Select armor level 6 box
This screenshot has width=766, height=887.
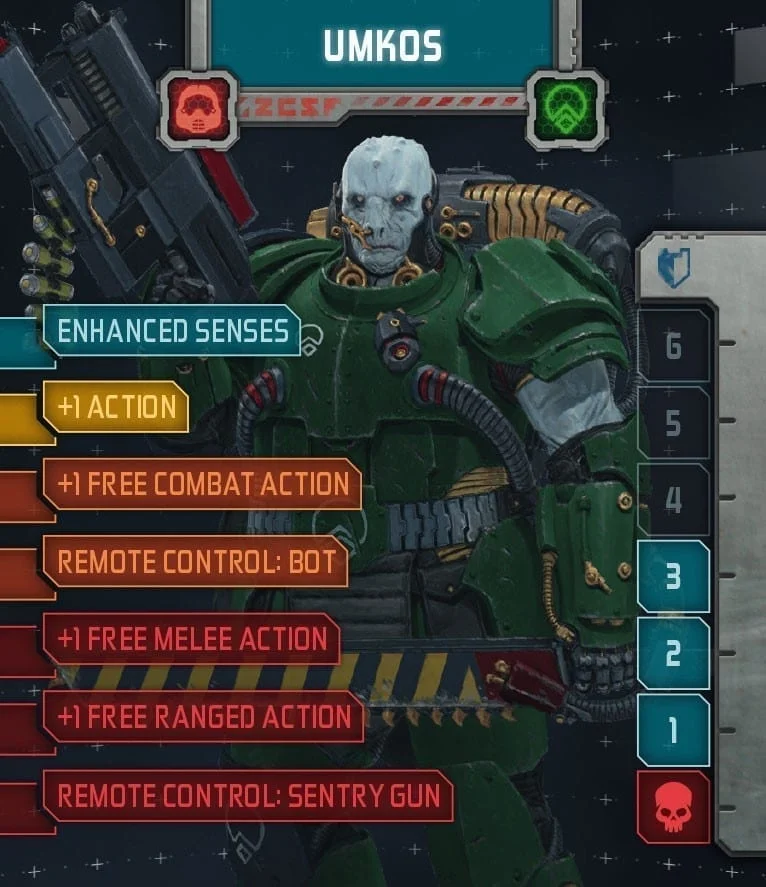(673, 346)
